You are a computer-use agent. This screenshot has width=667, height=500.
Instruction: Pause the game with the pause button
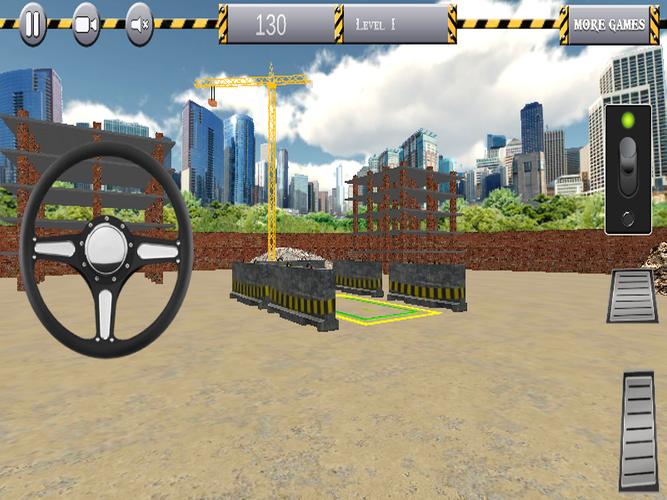click(33, 24)
